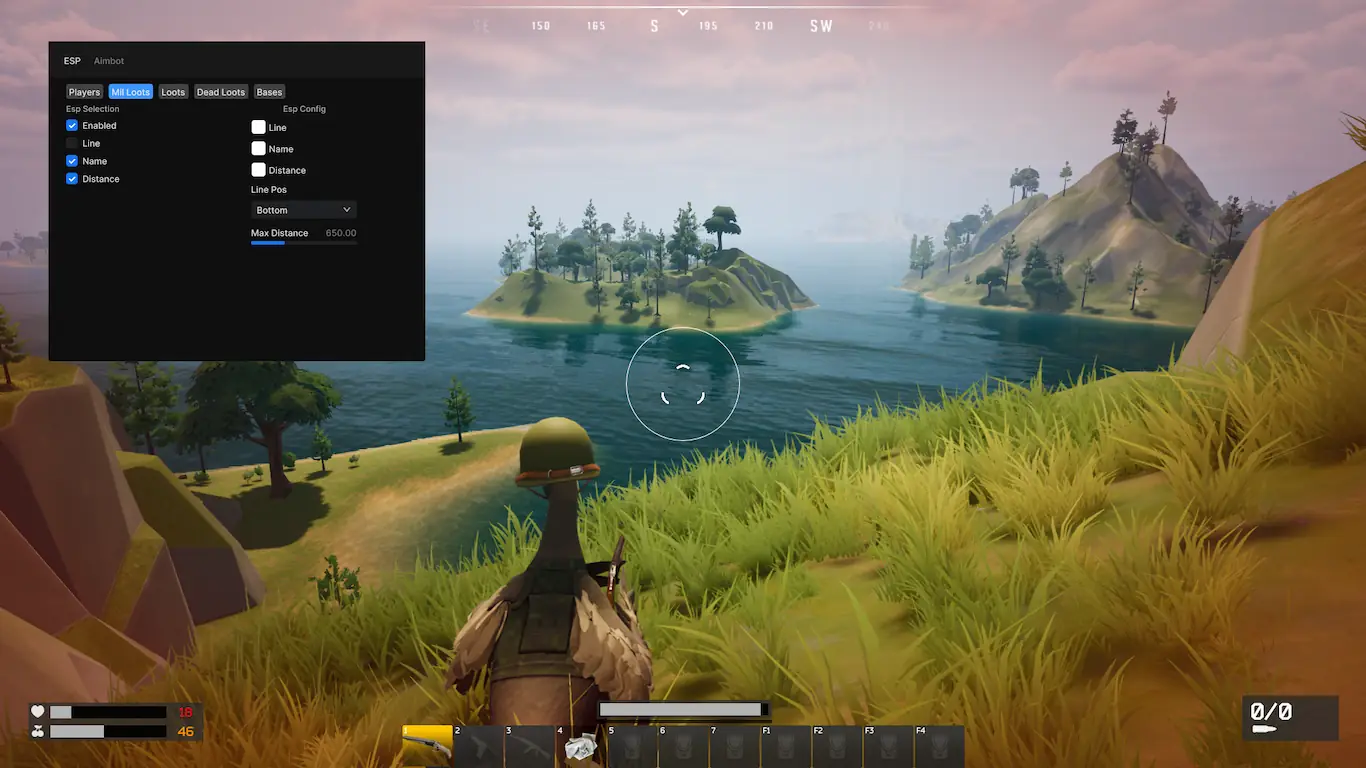Toggle the Enabled checkbox
The image size is (1366, 768).
(x=72, y=126)
